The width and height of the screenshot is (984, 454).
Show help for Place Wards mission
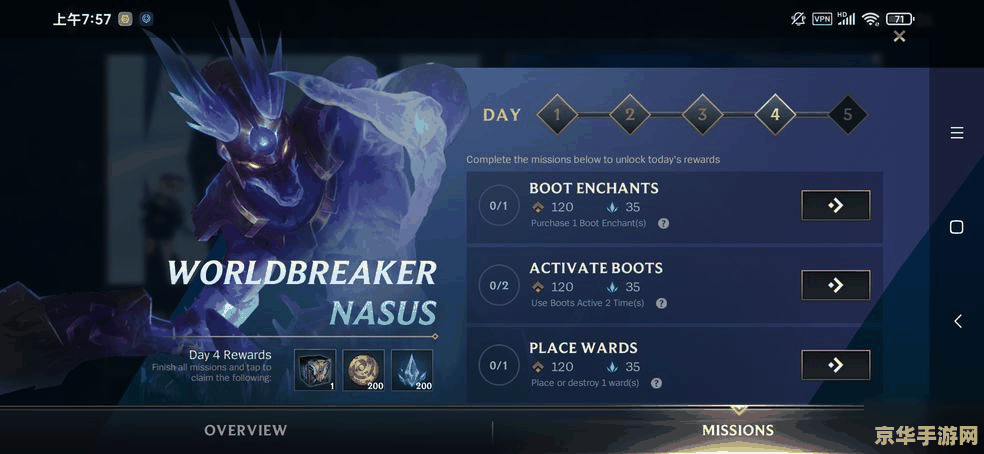tap(656, 383)
